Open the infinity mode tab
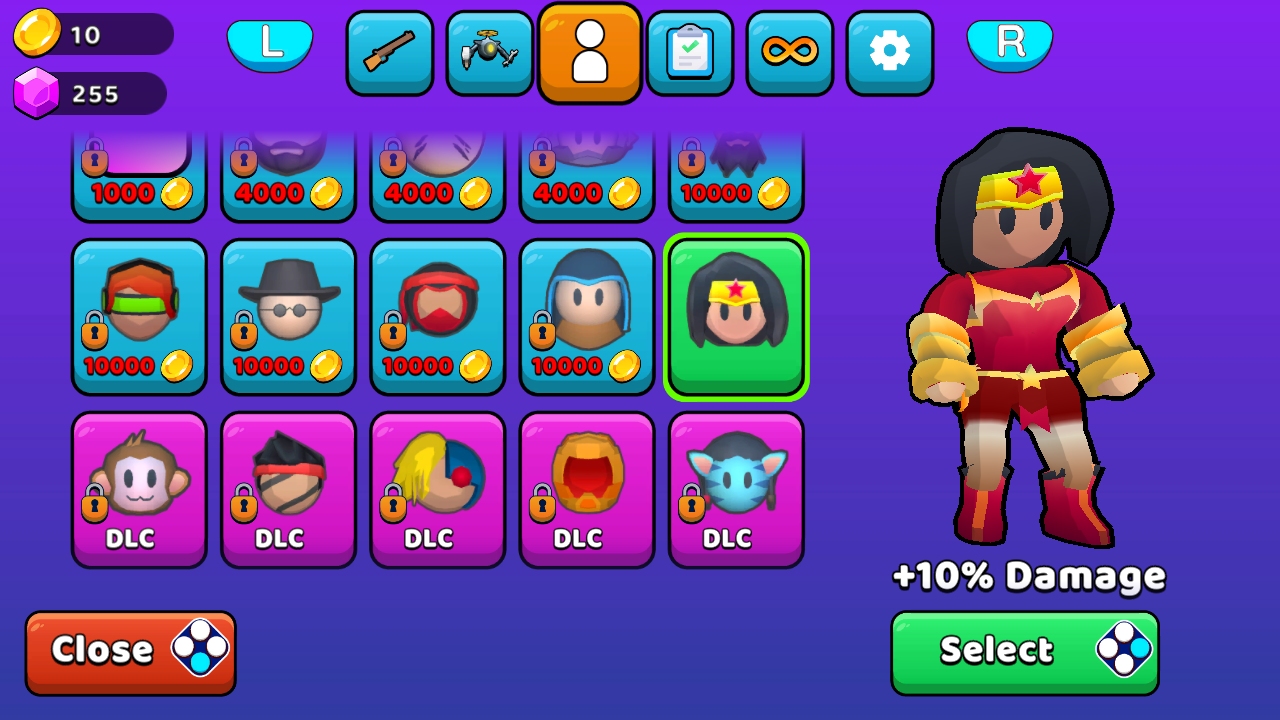This screenshot has height=720, width=1280. 790,52
